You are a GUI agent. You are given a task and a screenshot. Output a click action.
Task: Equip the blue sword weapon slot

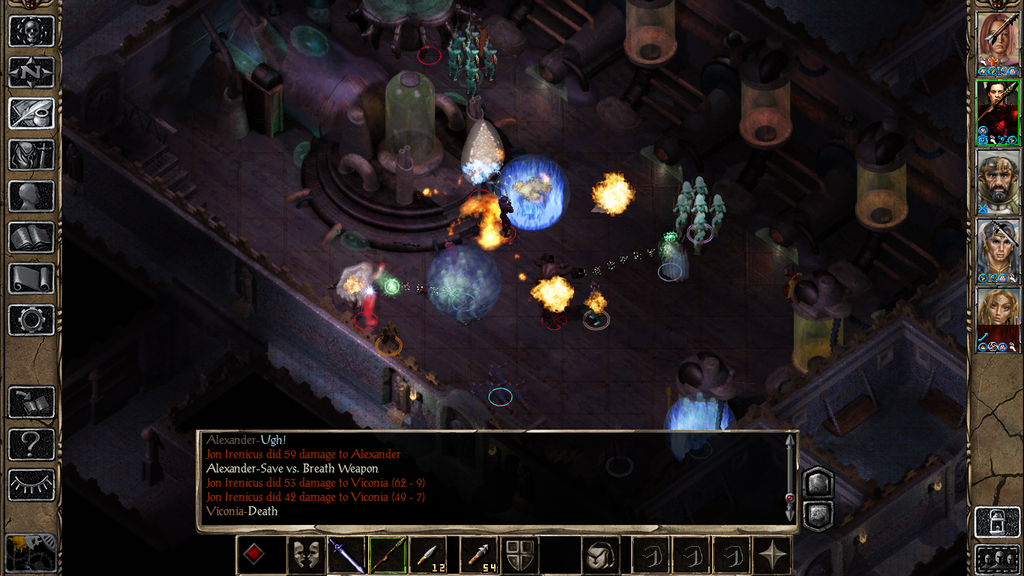pyautogui.click(x=346, y=555)
